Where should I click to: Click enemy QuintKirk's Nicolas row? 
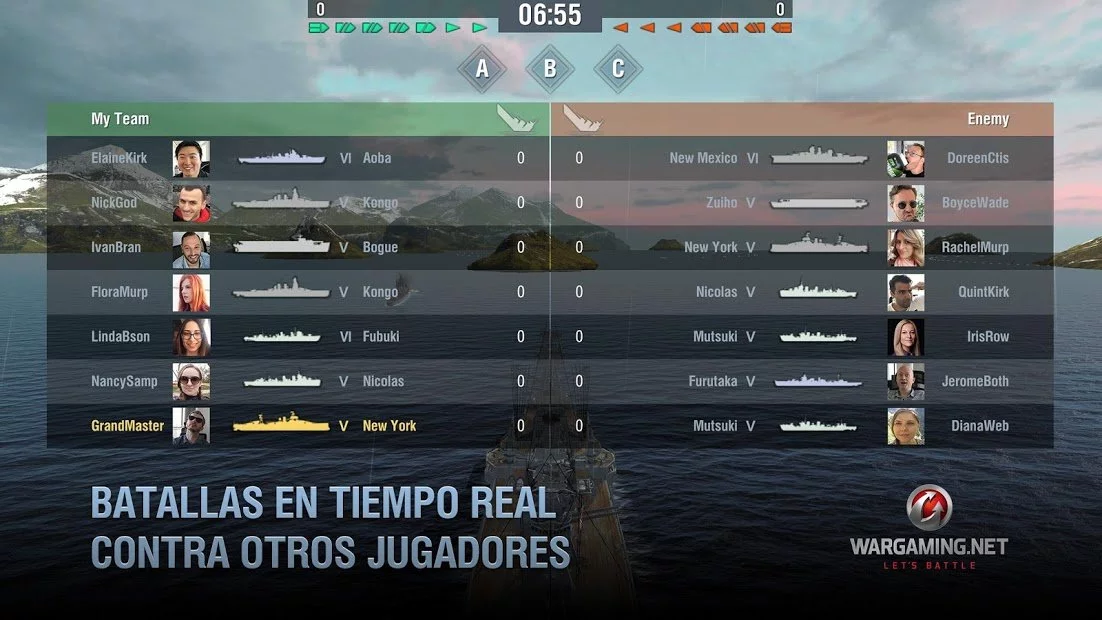coord(802,292)
